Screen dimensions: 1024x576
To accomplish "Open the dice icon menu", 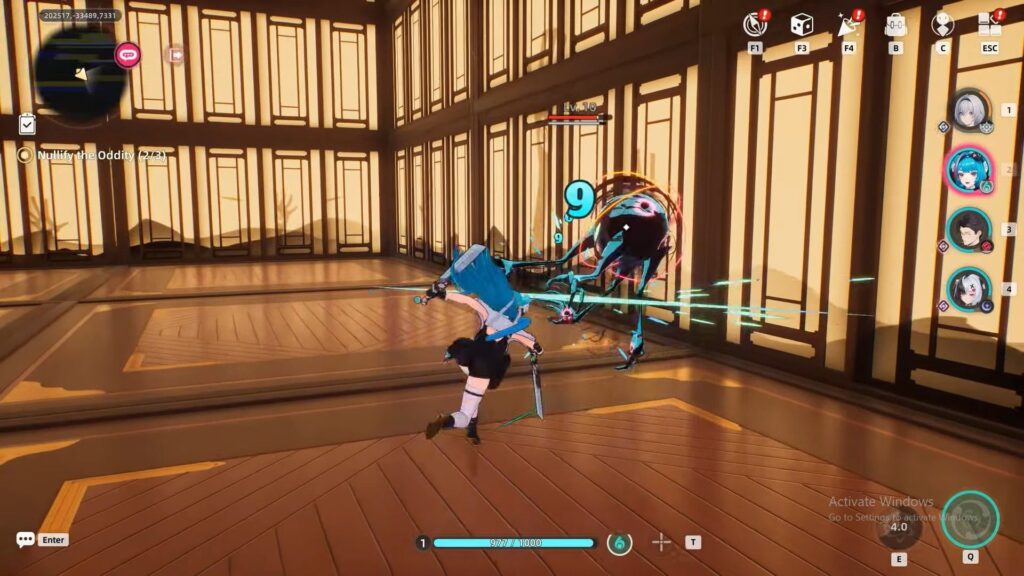I will click(x=801, y=25).
